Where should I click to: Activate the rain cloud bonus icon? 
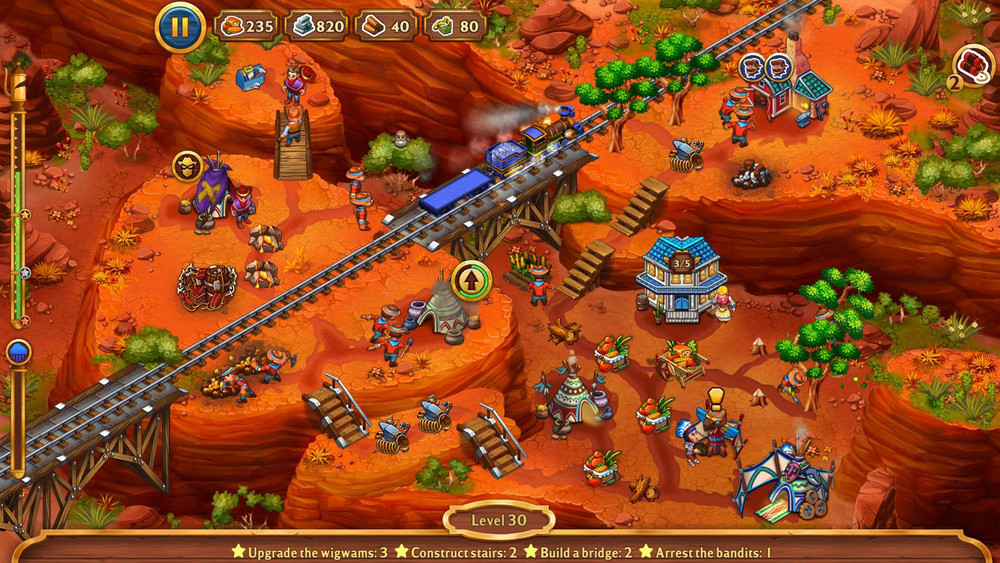point(18,352)
